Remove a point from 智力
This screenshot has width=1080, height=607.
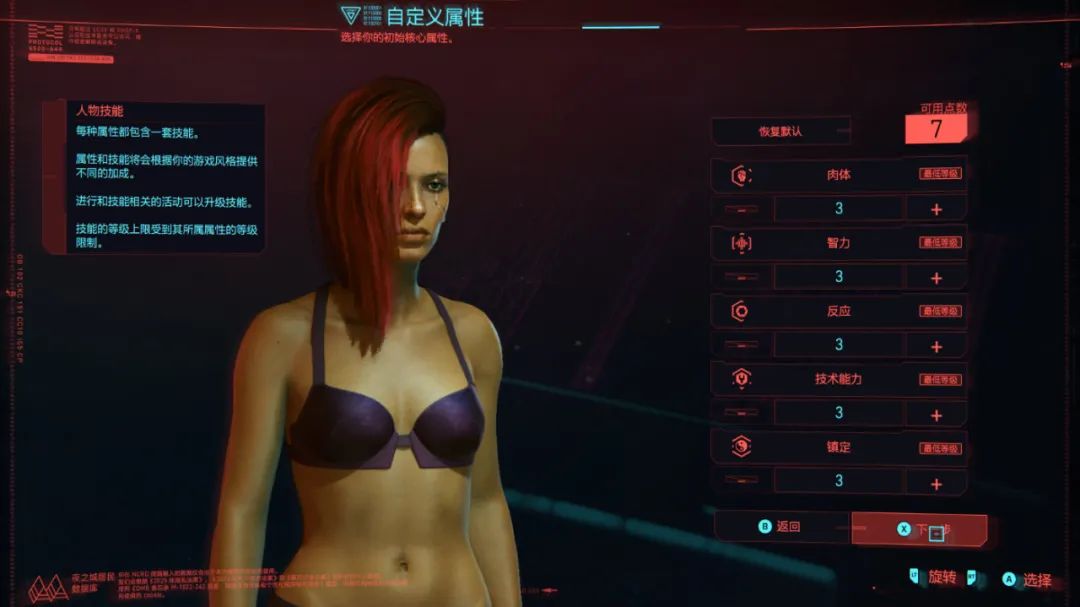tap(741, 277)
